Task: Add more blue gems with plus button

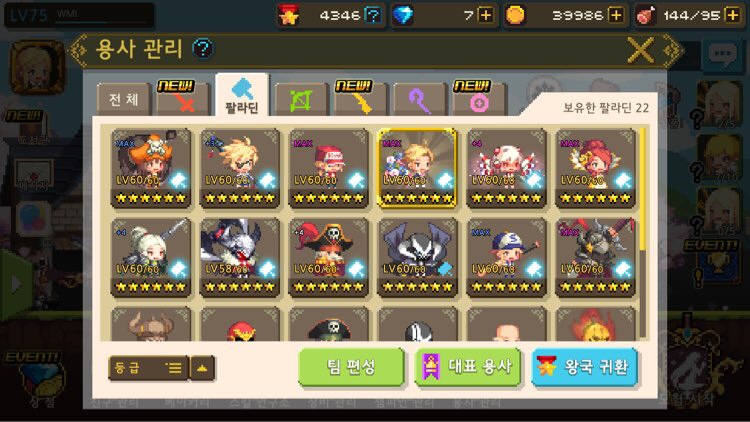Action: tap(486, 15)
